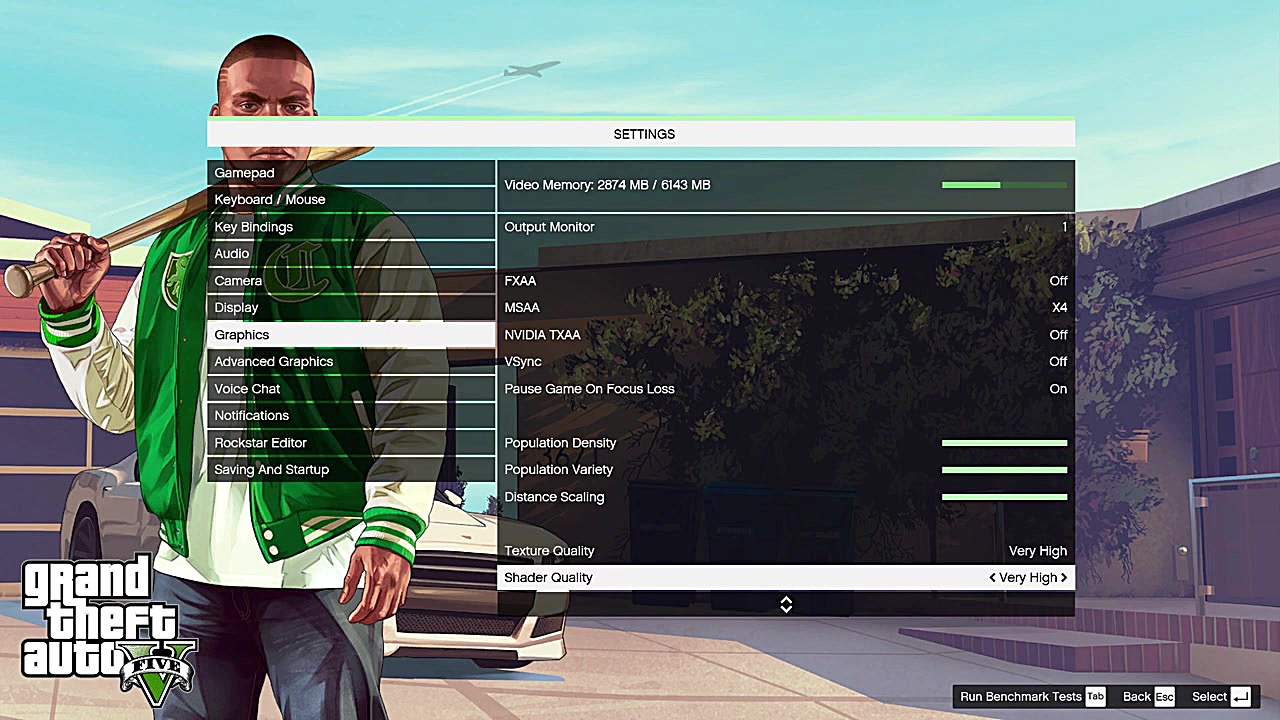Open the Gamepad settings category

350,173
